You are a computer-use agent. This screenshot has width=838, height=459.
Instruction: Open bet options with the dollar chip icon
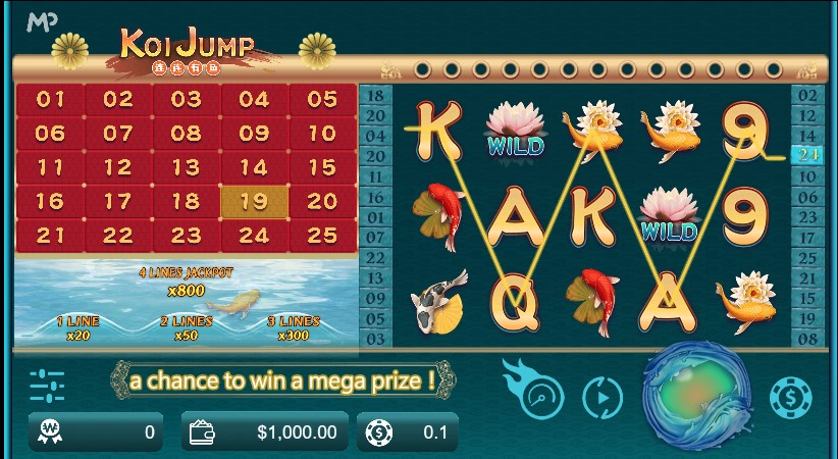790,397
